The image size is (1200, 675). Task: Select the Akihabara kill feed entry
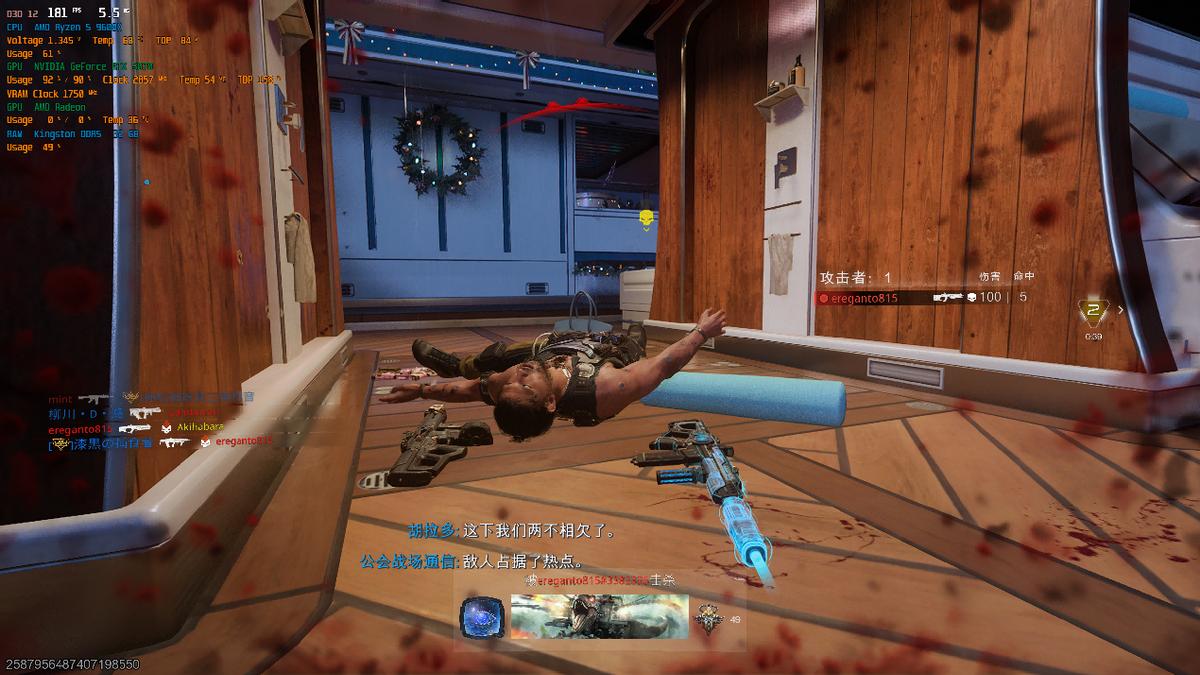click(199, 426)
